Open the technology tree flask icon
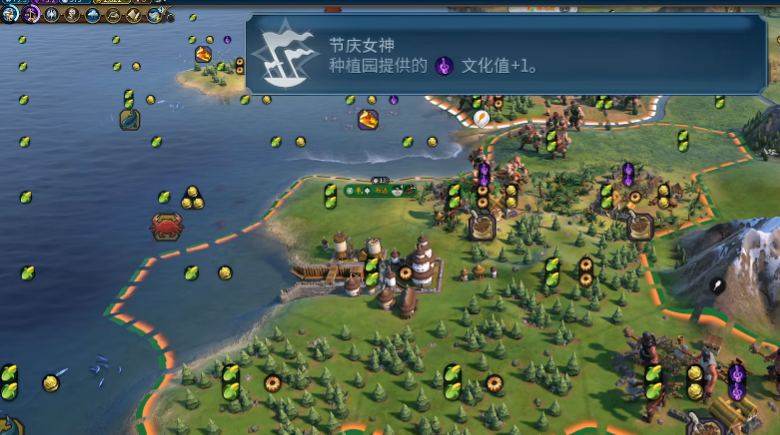 coord(11,14)
